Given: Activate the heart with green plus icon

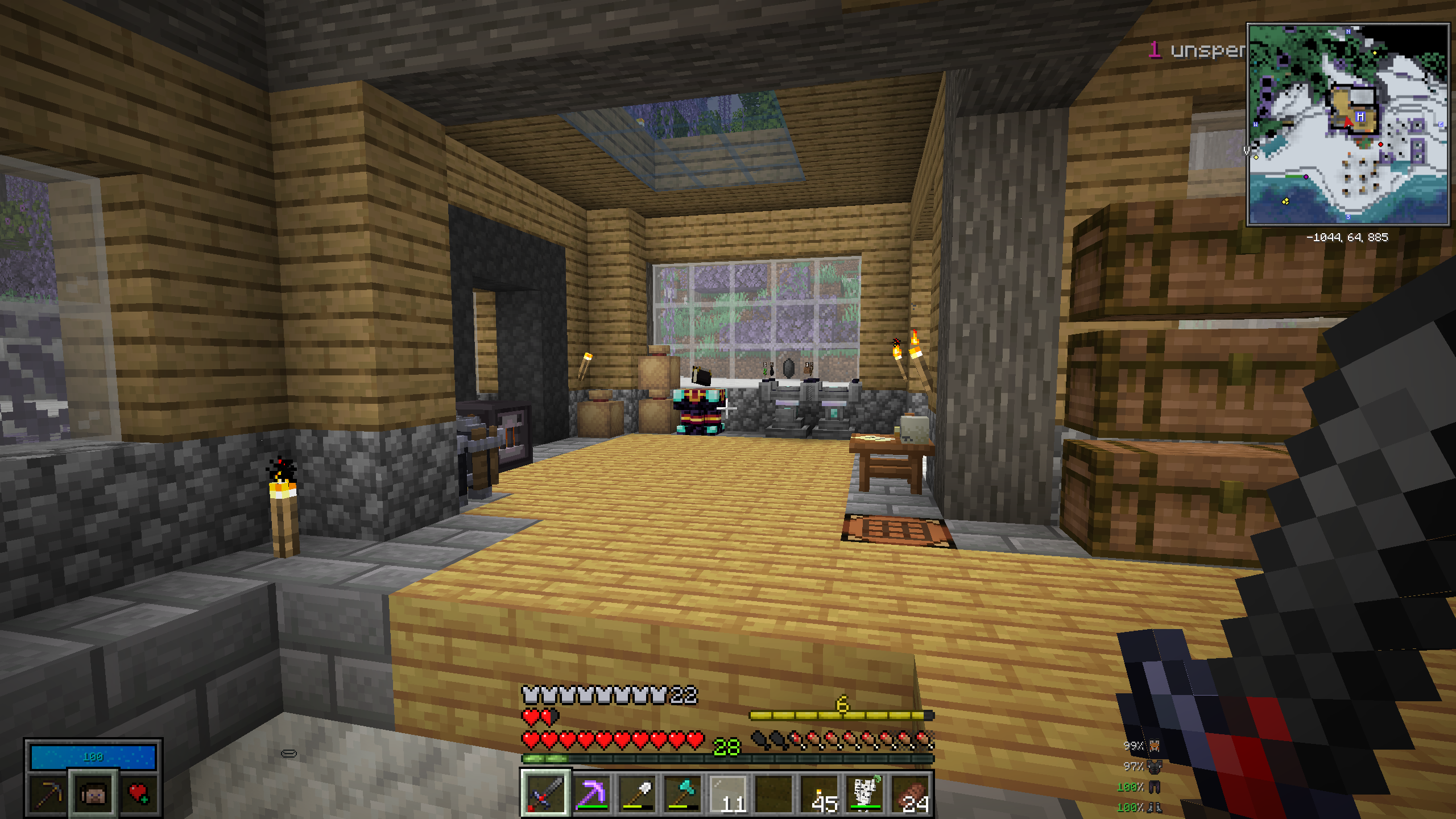Looking at the screenshot, I should pyautogui.click(x=139, y=793).
